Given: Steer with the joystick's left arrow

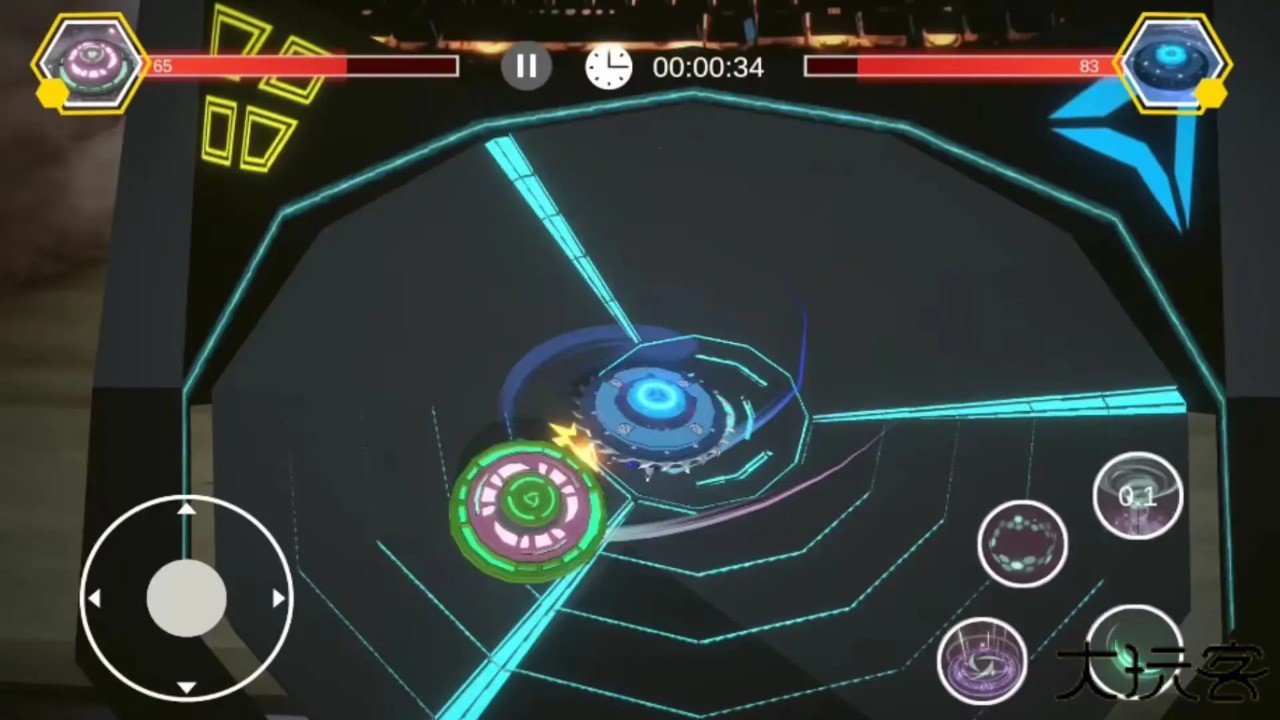Looking at the screenshot, I should [95, 598].
